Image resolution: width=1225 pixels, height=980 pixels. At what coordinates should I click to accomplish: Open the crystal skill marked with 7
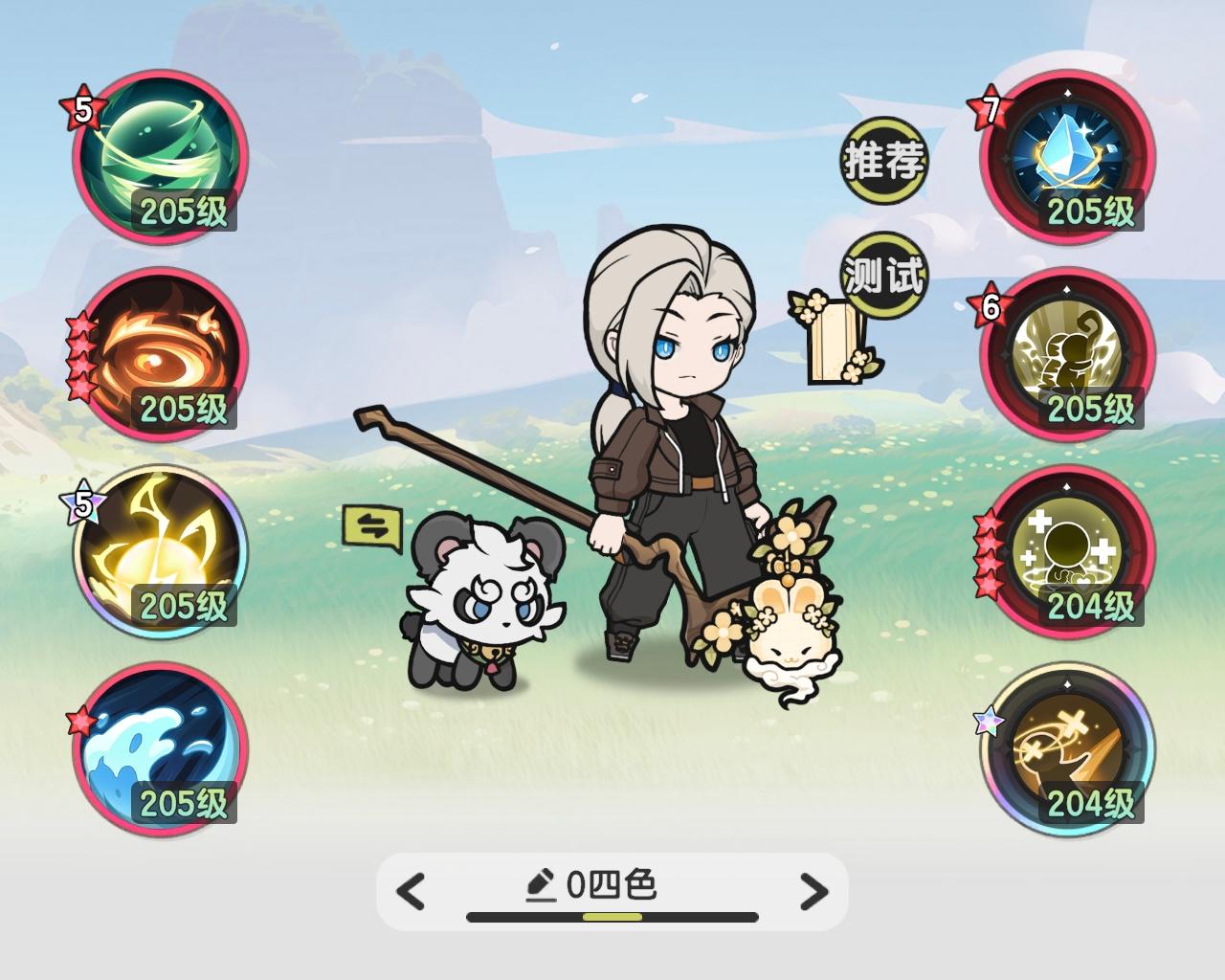pos(1067,158)
